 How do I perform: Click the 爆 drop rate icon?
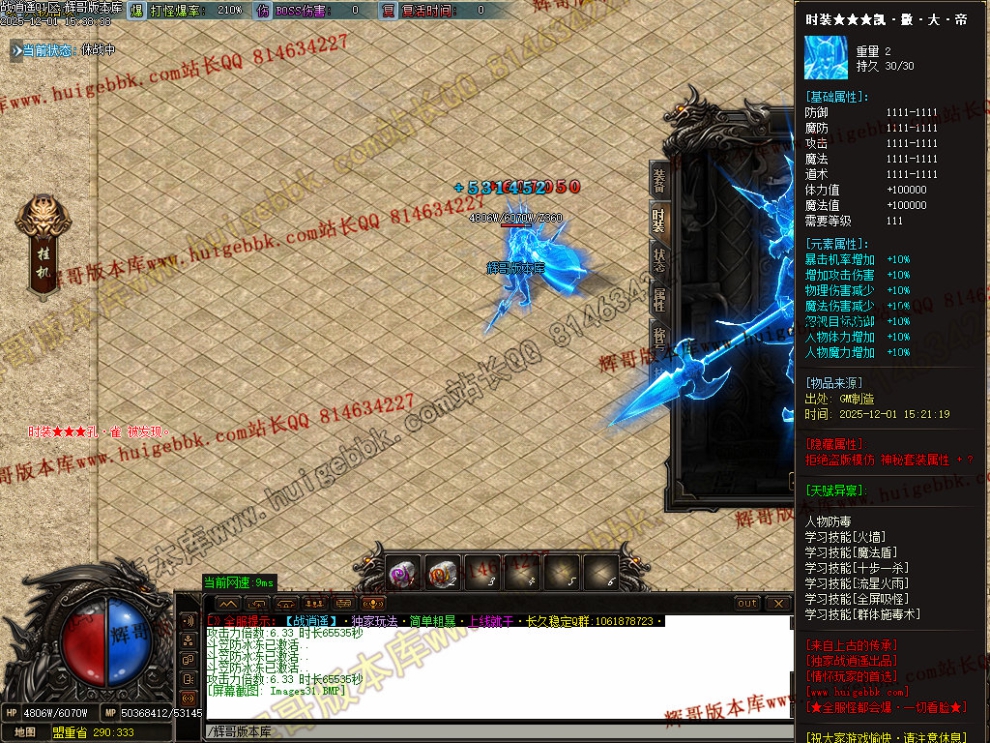click(136, 10)
